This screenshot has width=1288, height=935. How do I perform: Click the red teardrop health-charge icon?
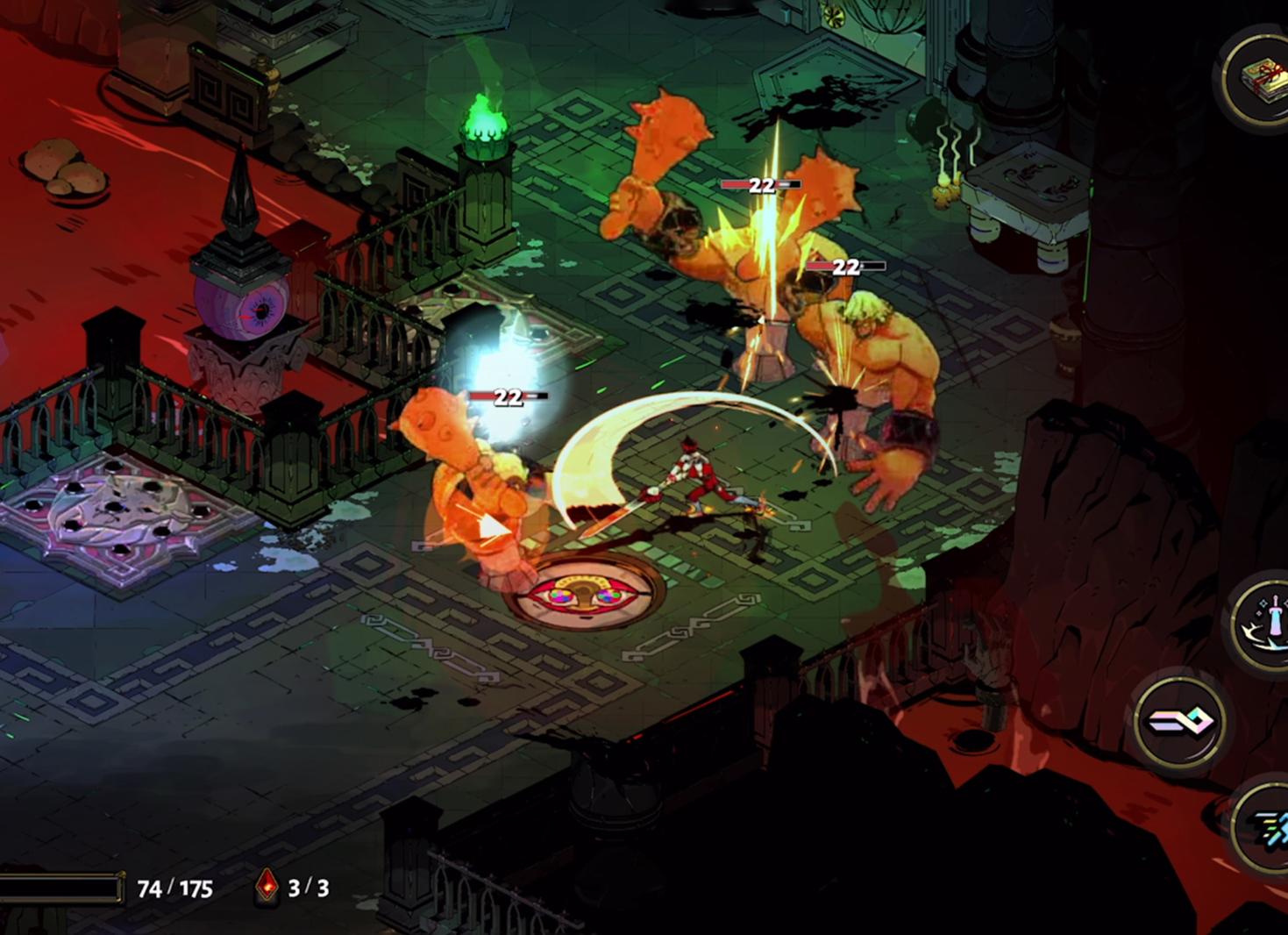pyautogui.click(x=266, y=887)
